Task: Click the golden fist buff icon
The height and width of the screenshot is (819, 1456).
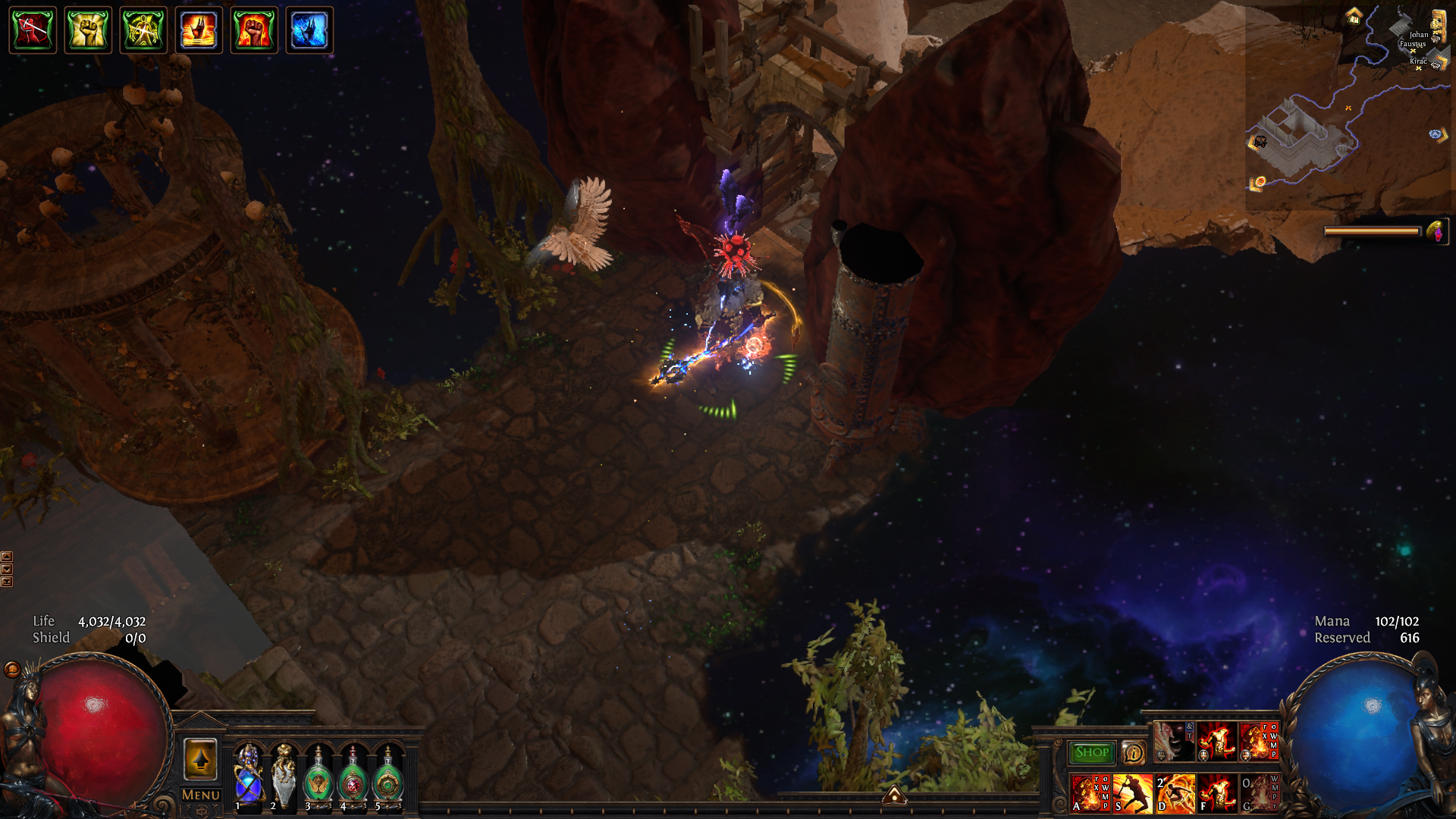Action: coord(88,30)
